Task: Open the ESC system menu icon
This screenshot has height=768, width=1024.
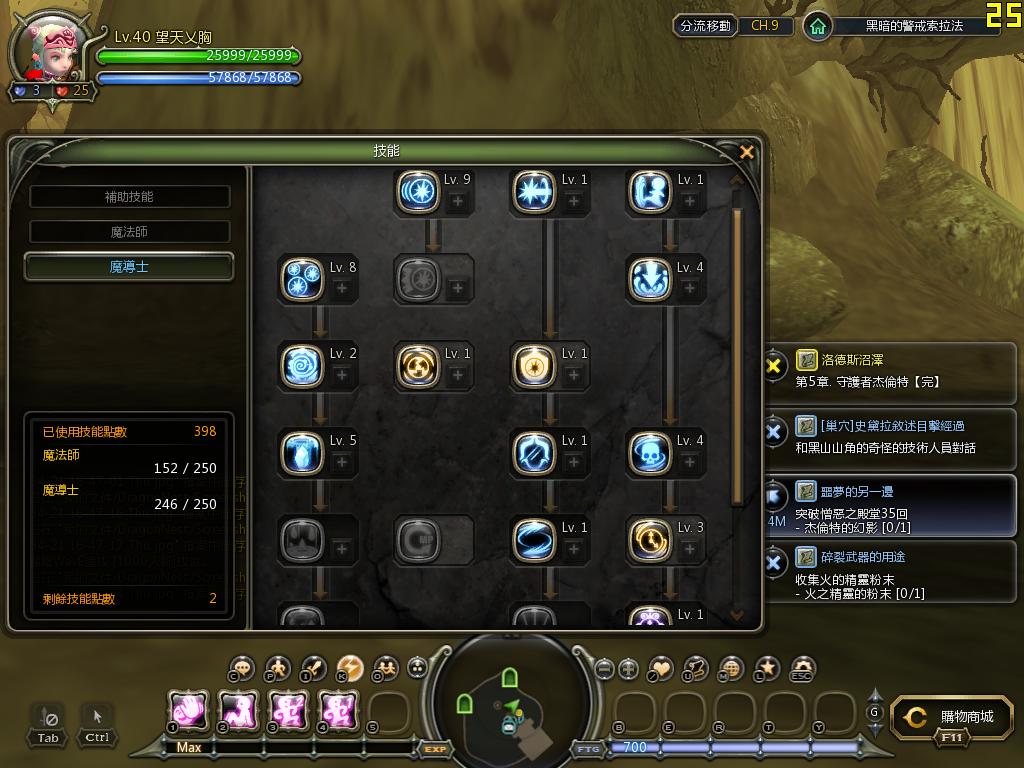Action: (802, 668)
